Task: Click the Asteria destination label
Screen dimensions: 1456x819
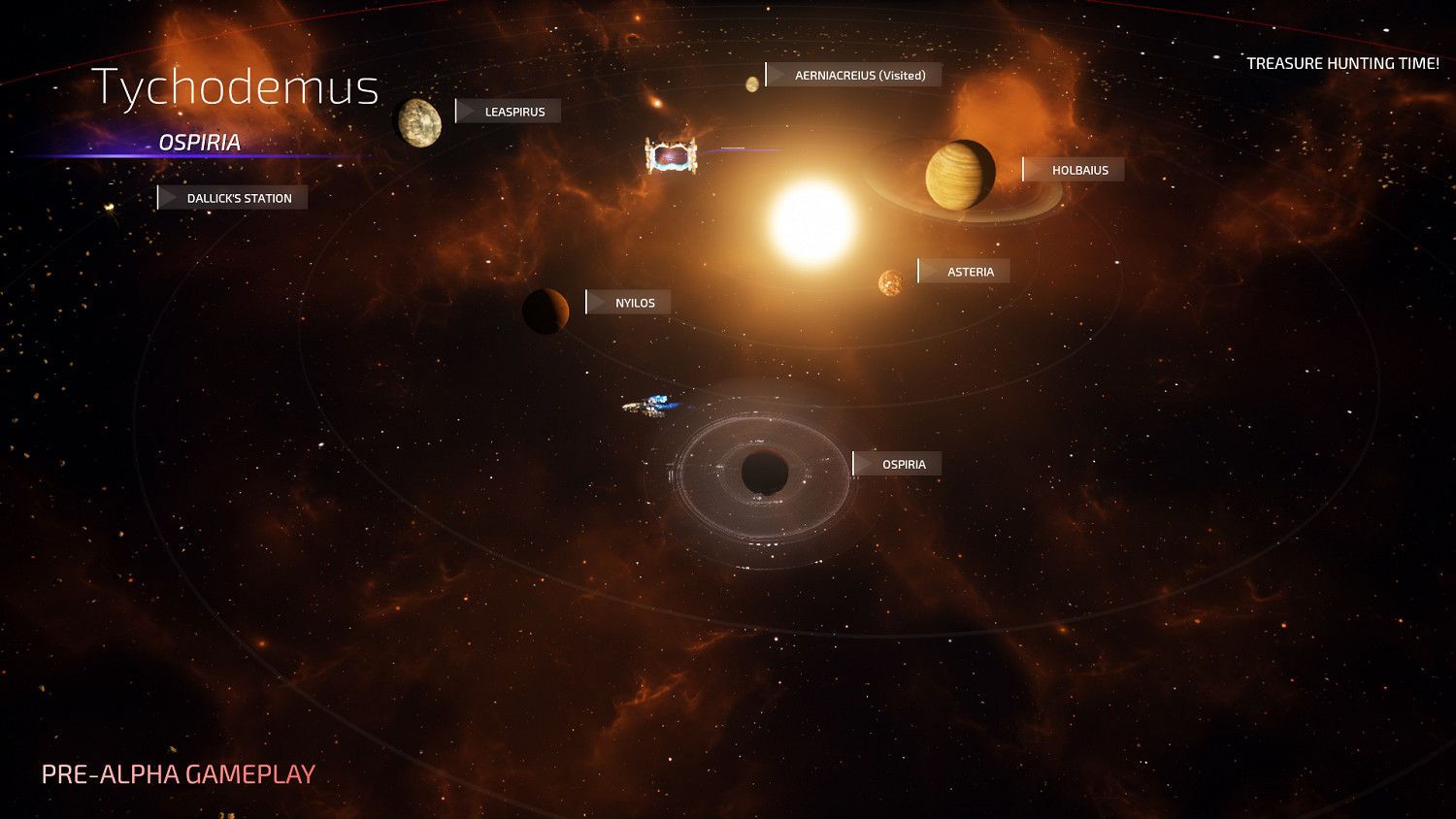Action: click(x=965, y=272)
